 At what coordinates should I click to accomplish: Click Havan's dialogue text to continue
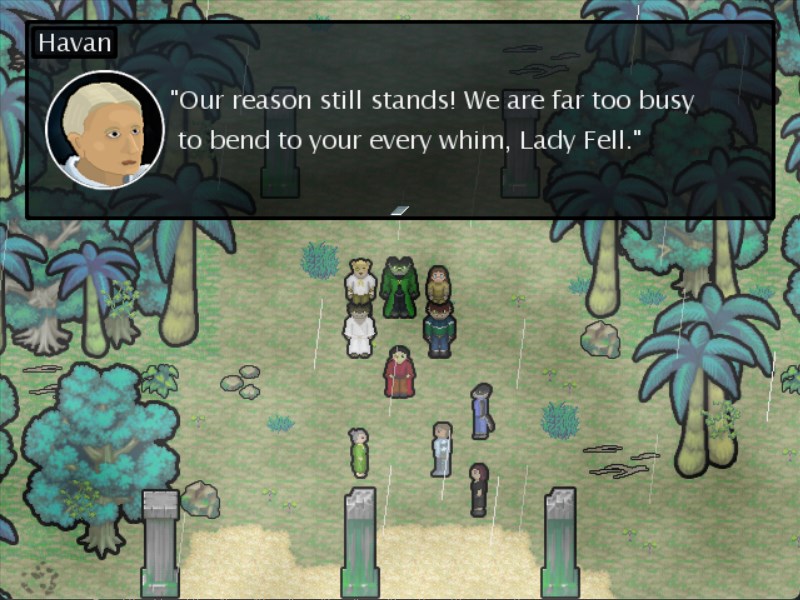432,120
